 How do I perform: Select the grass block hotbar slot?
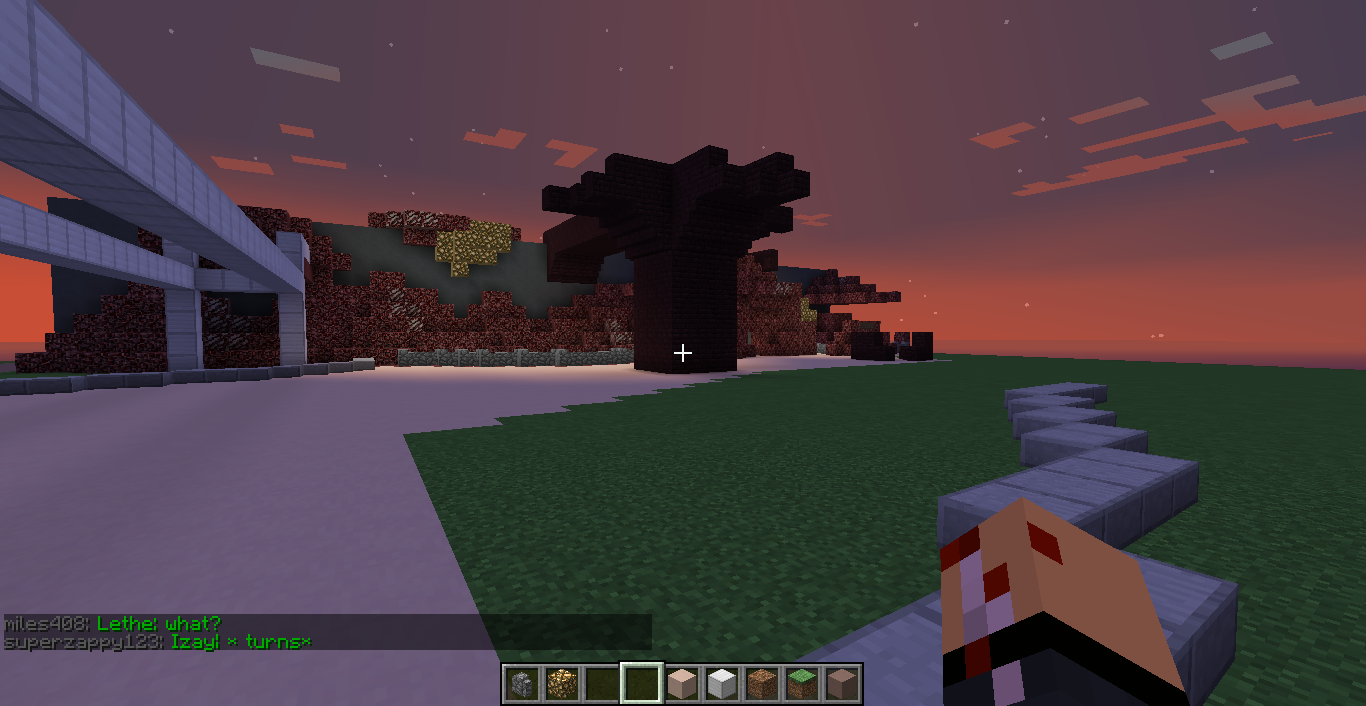[801, 684]
